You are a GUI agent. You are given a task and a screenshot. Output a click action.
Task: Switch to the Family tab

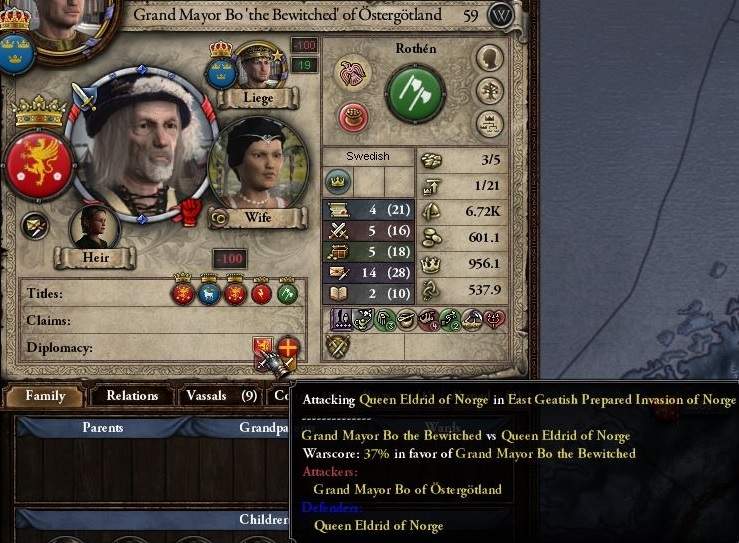click(x=45, y=396)
